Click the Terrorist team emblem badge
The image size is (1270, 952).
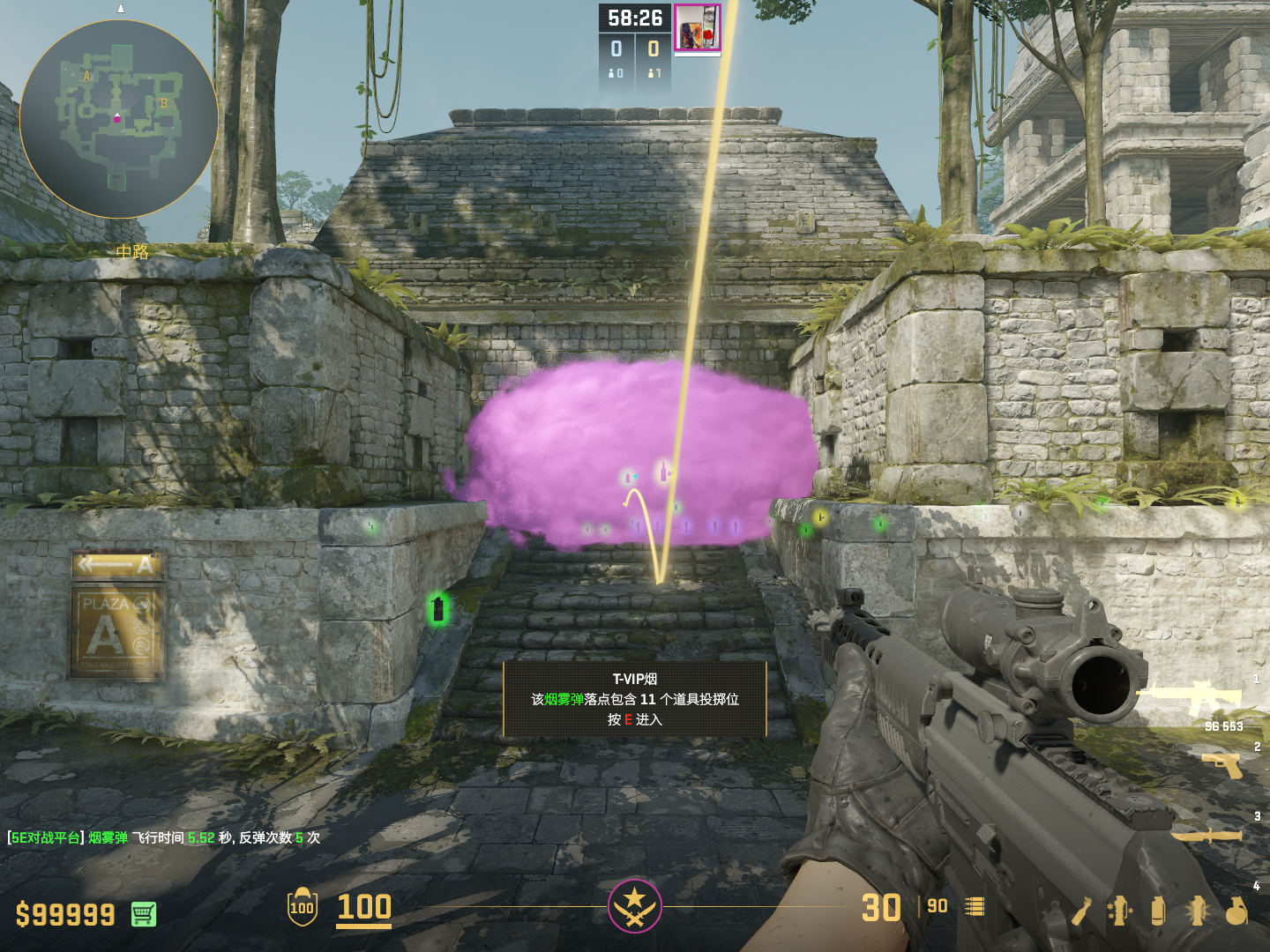[634, 905]
